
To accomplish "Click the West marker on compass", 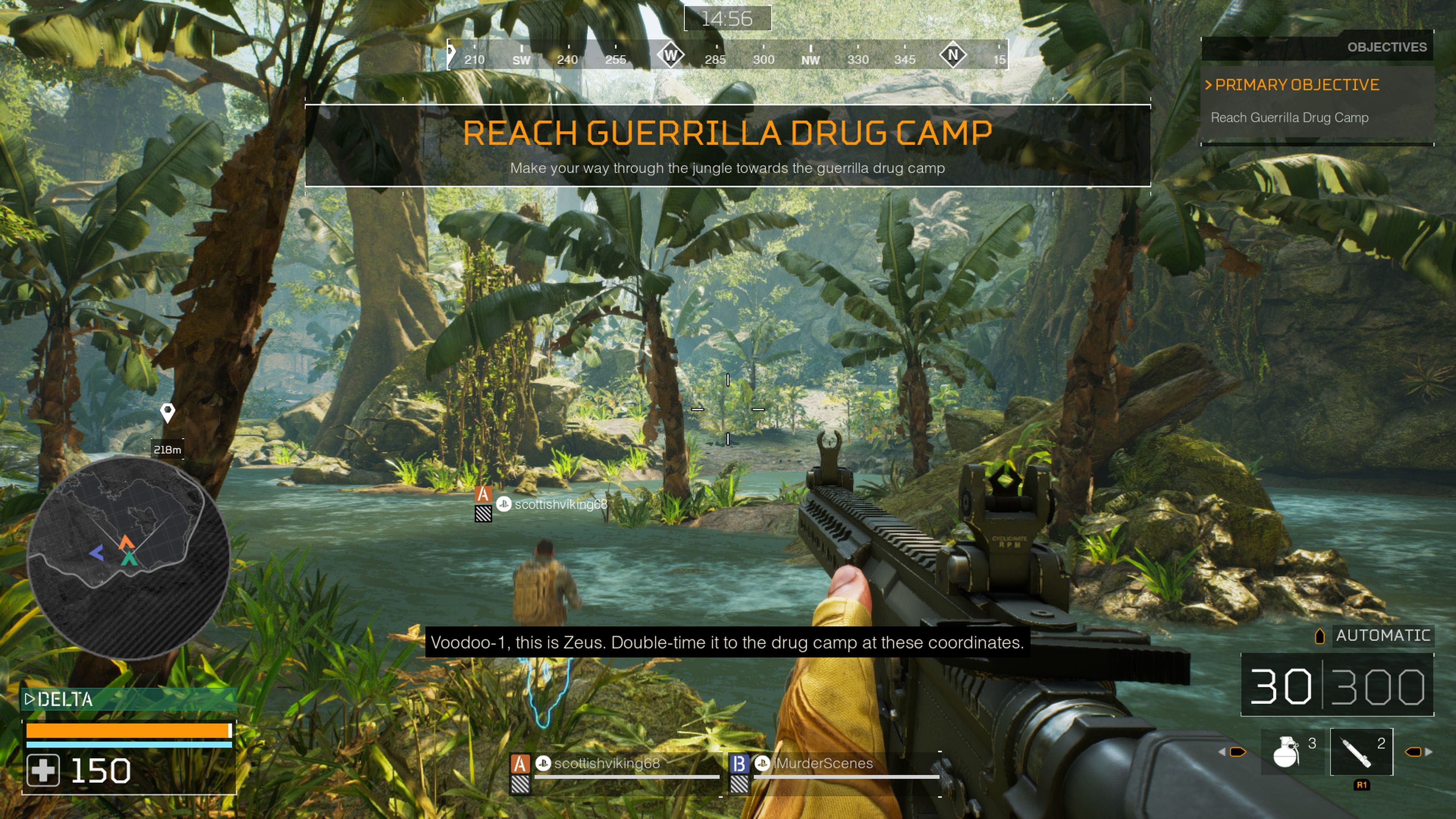I will pyautogui.click(x=670, y=55).
